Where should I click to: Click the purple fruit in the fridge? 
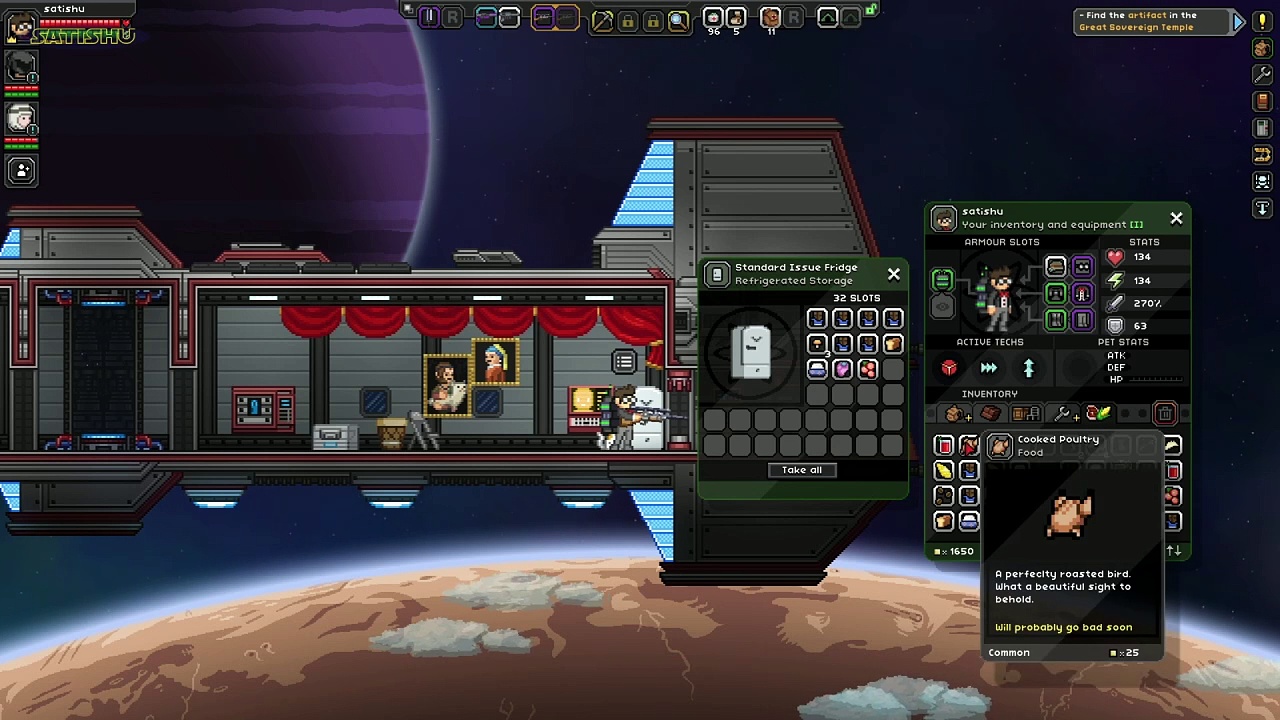(842, 369)
